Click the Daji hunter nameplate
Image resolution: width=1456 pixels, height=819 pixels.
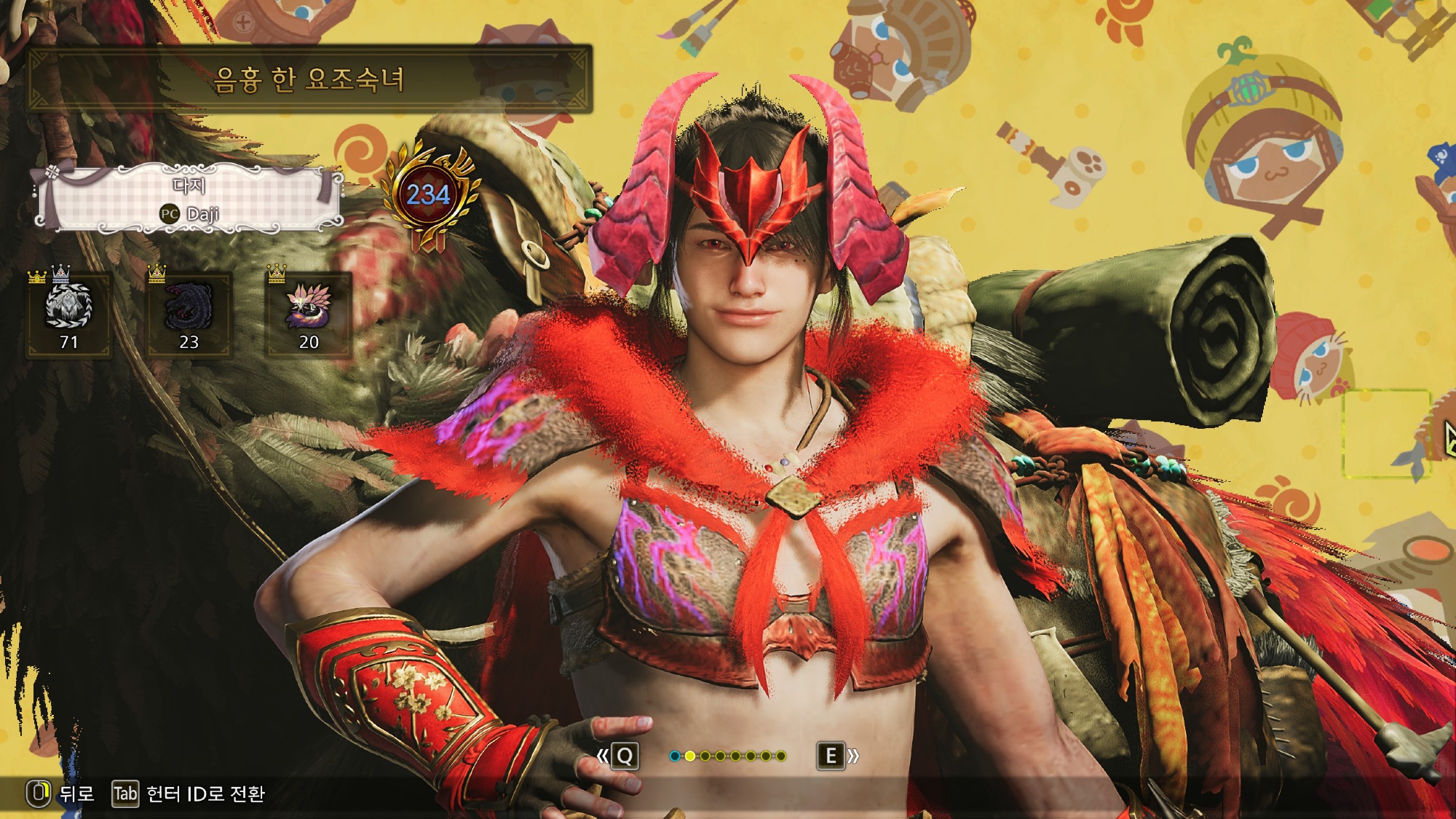point(189,199)
